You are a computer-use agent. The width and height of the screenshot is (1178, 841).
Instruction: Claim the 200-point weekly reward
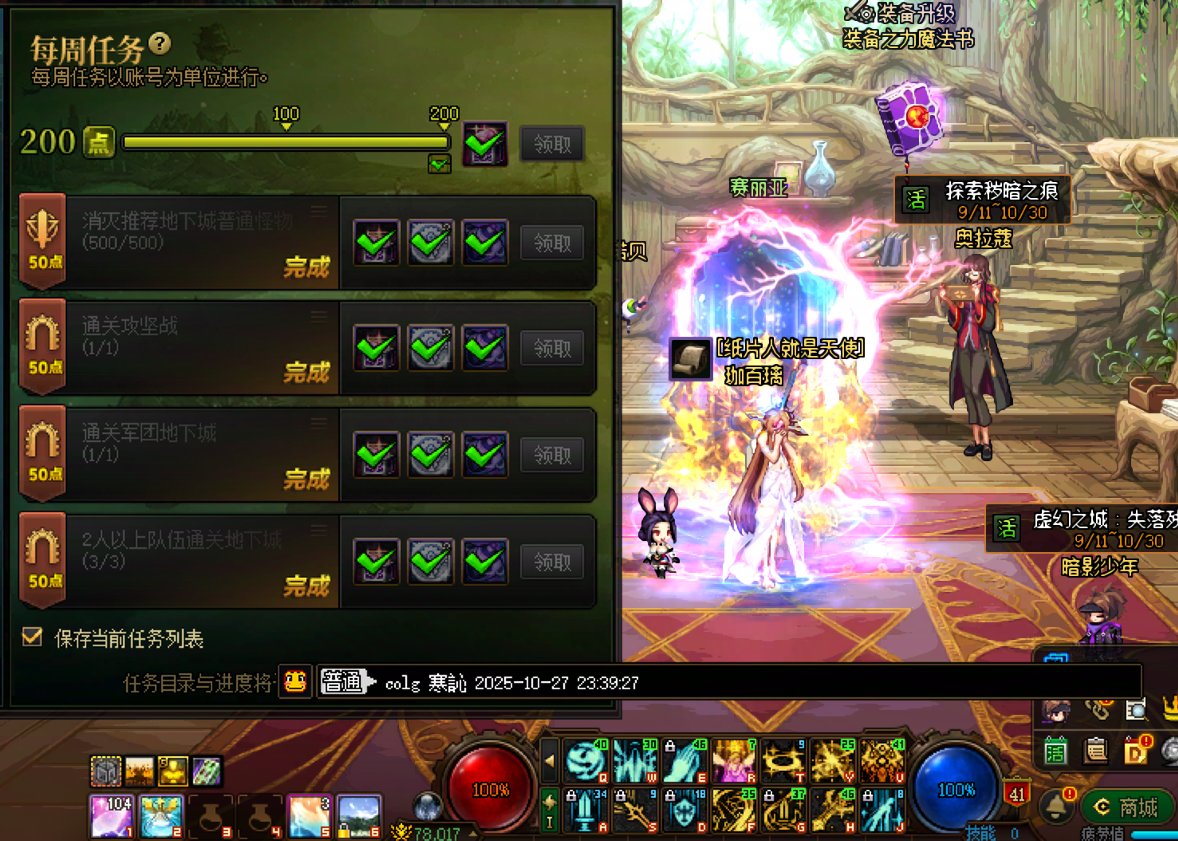tap(552, 144)
